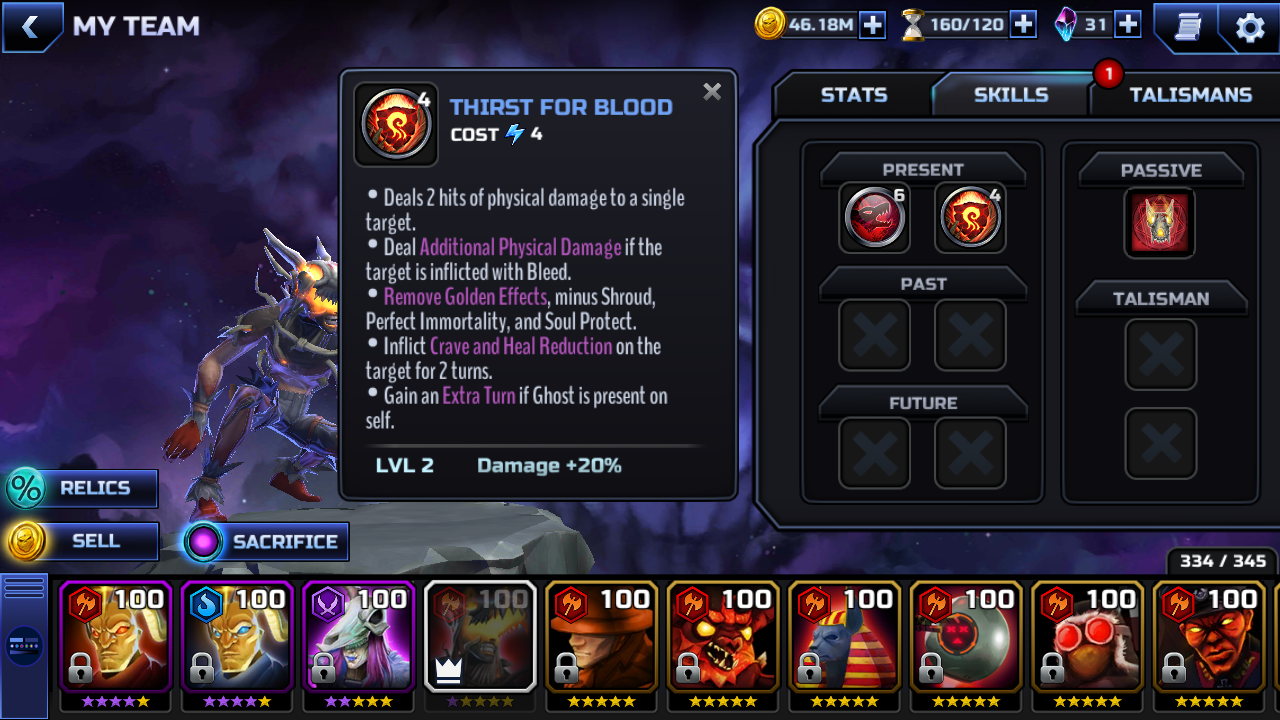The image size is (1280, 720).
Task: View the passive skill icon
Action: [1160, 222]
